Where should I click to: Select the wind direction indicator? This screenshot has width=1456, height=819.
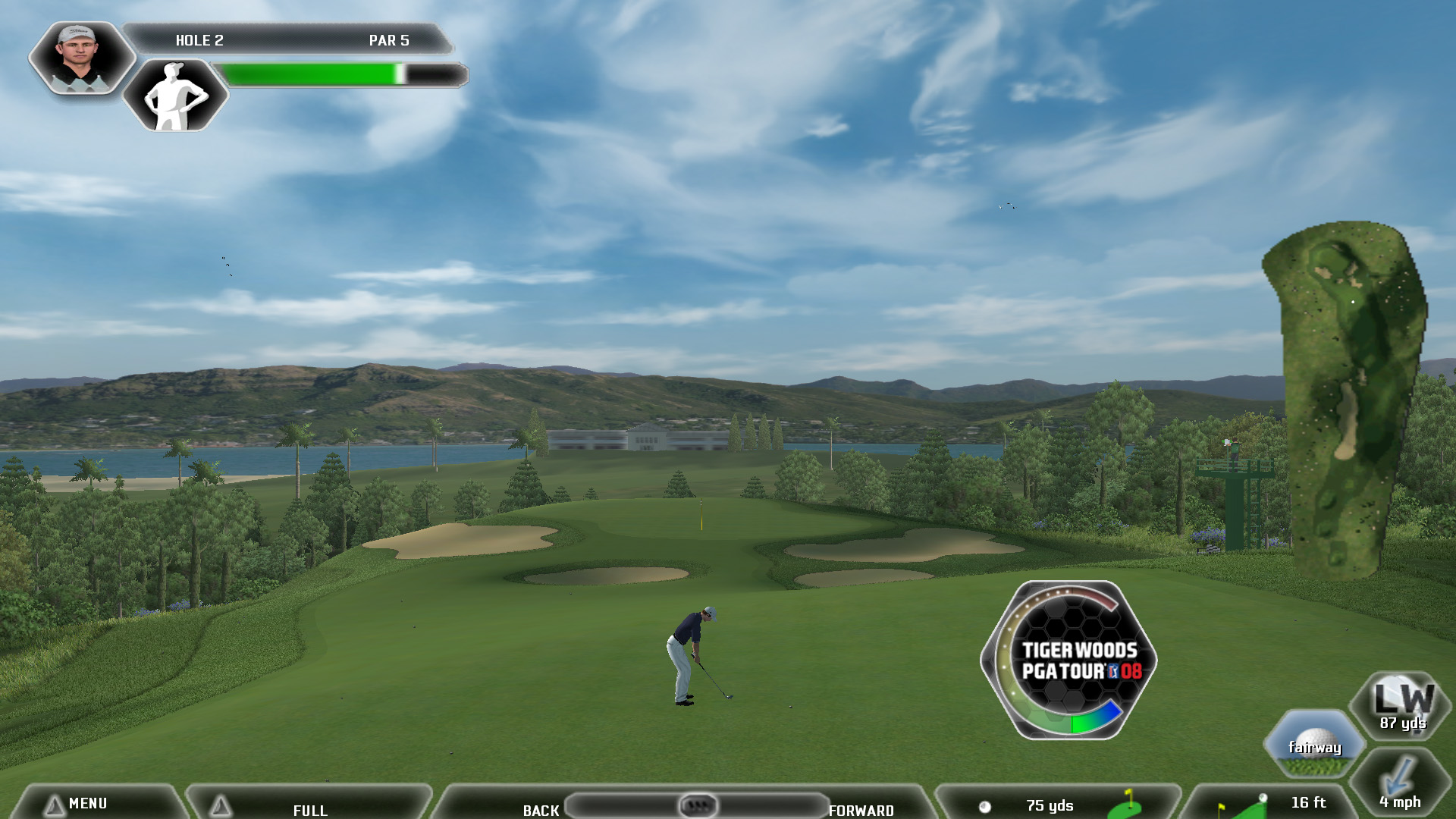pyautogui.click(x=1400, y=783)
